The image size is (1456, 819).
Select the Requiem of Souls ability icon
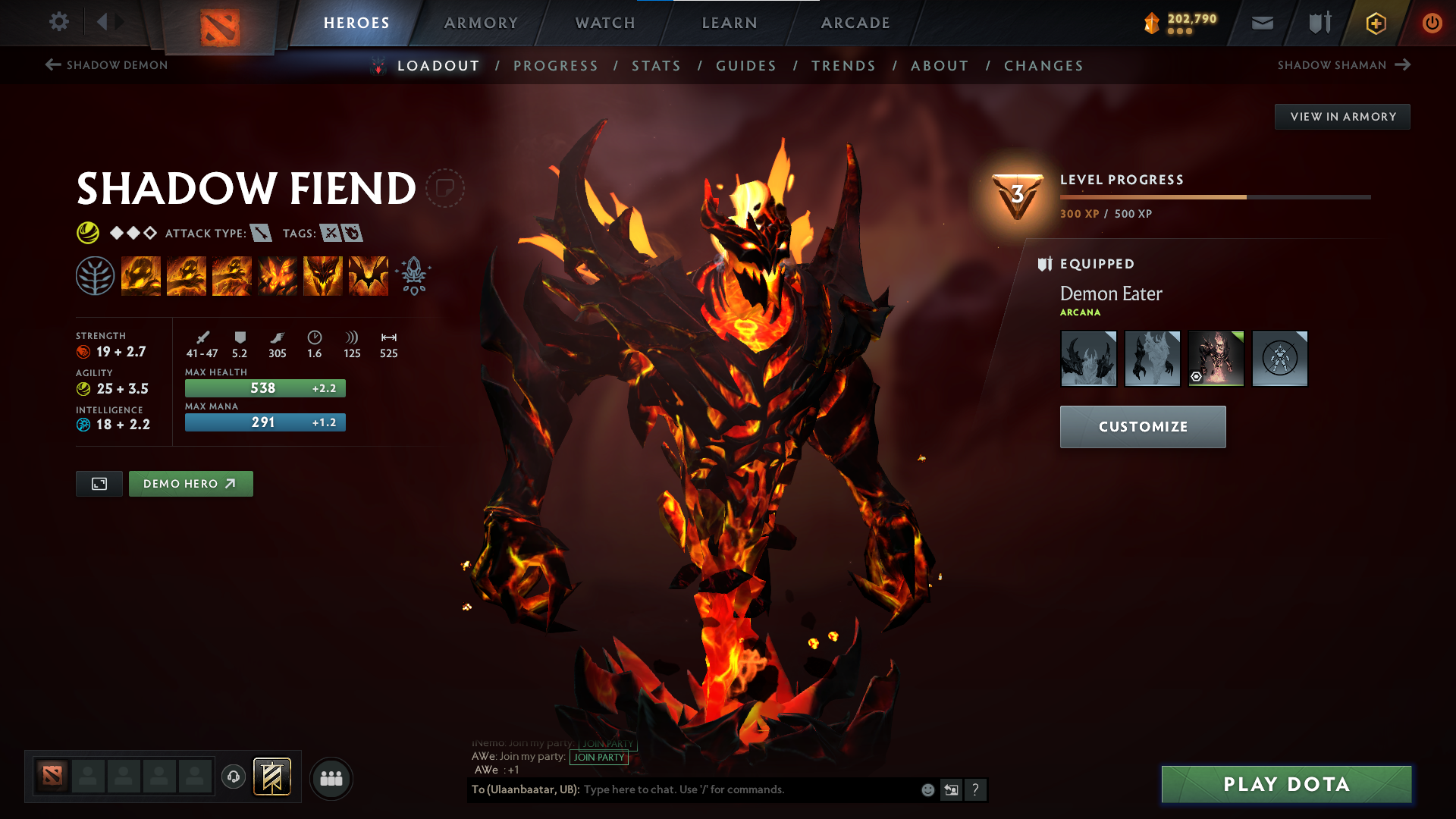tap(368, 275)
